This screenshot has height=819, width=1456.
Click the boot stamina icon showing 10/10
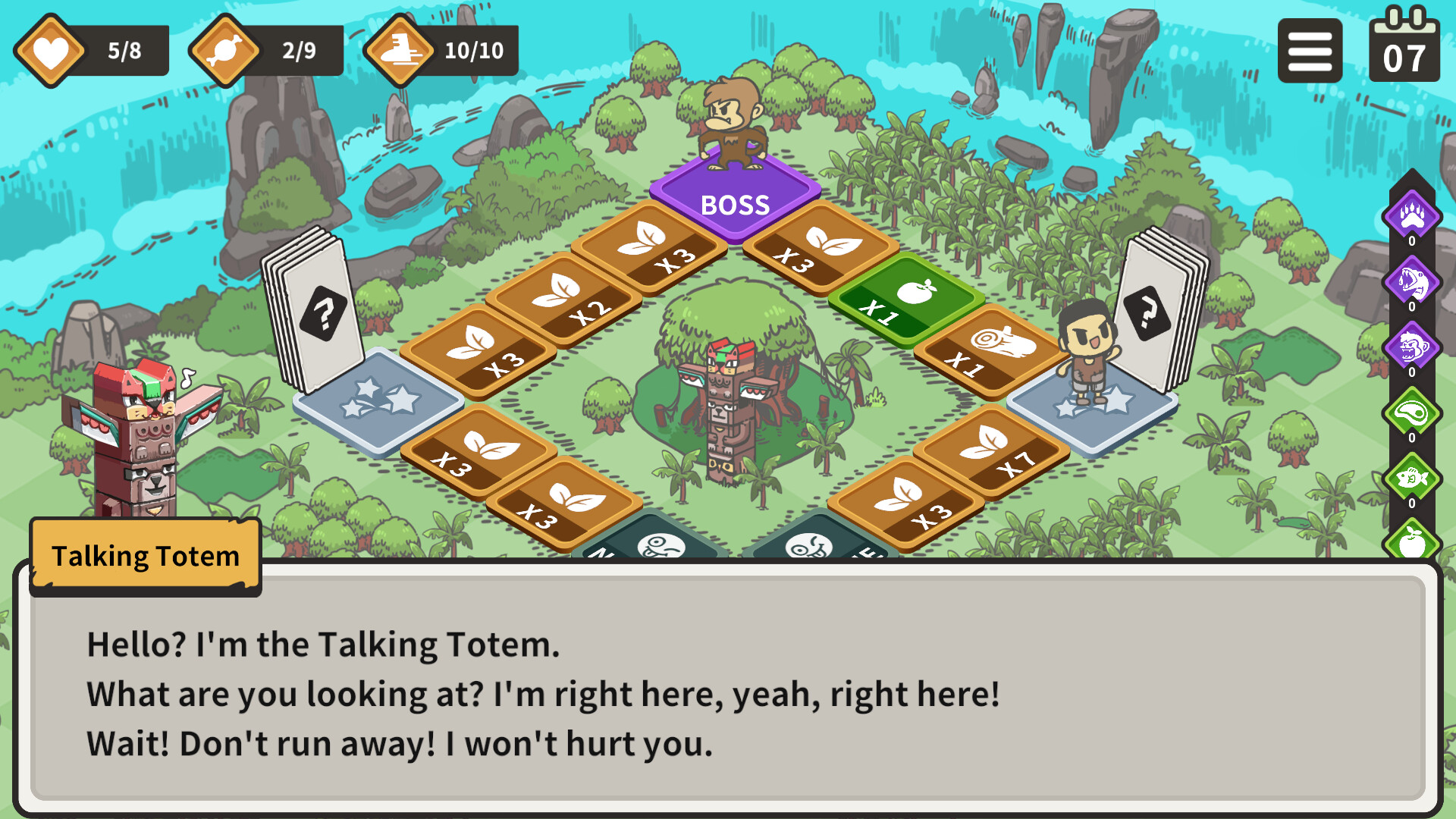coord(444,50)
